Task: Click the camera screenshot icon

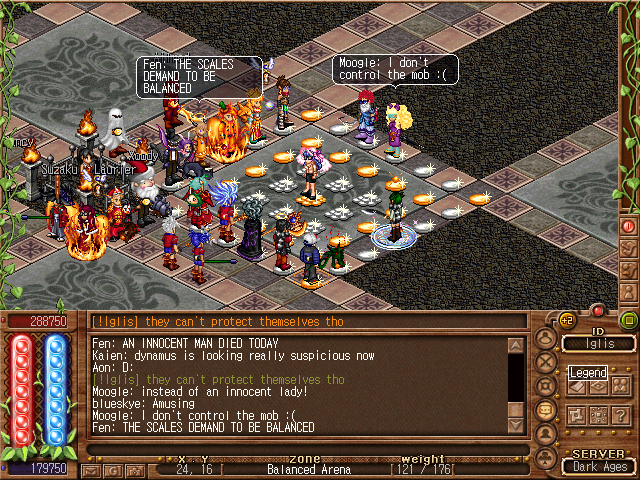Action: [x=135, y=470]
